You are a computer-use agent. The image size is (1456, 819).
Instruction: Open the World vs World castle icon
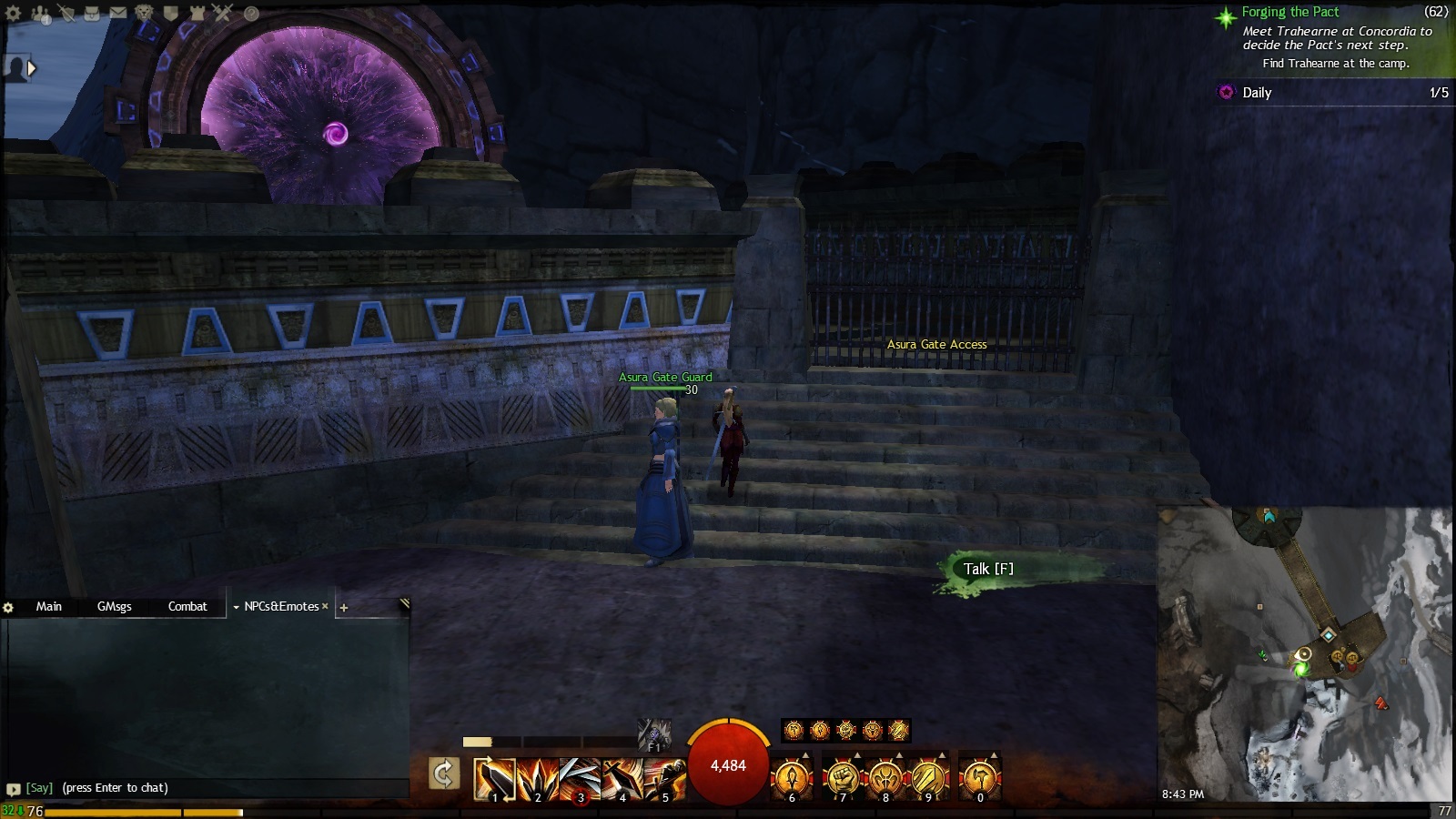coord(197,14)
